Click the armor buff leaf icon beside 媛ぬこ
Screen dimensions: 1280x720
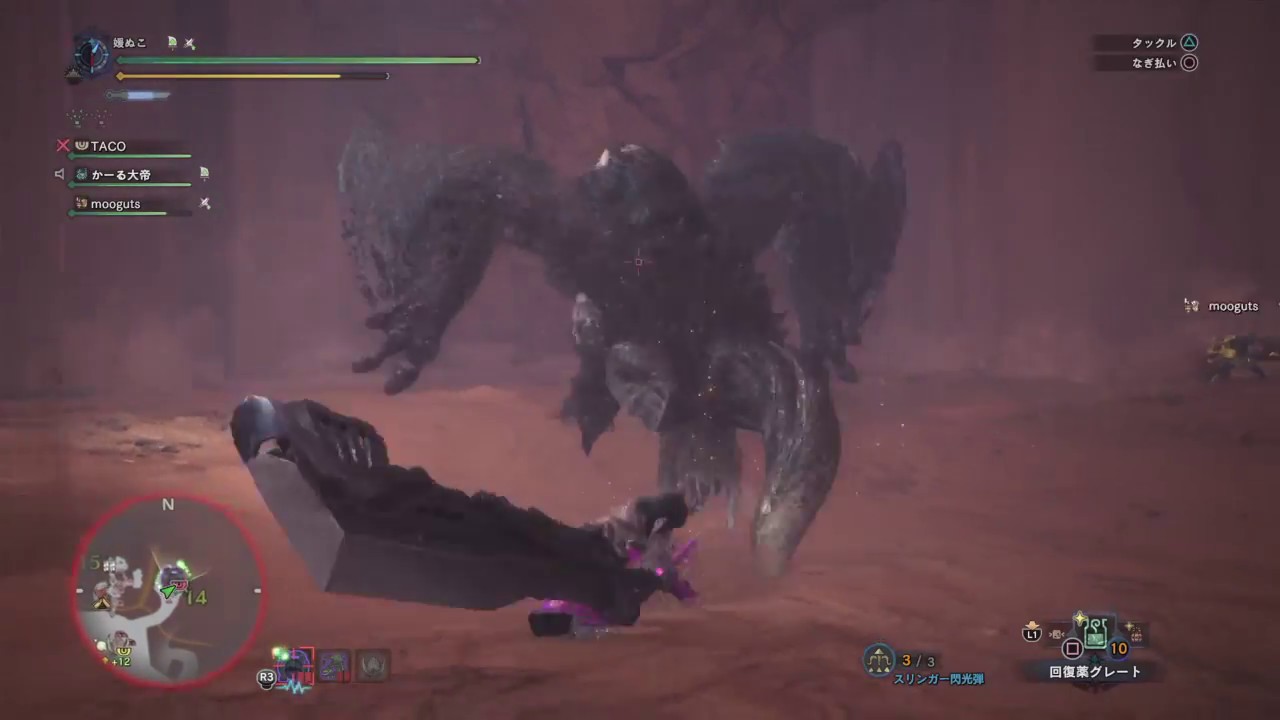[171, 44]
